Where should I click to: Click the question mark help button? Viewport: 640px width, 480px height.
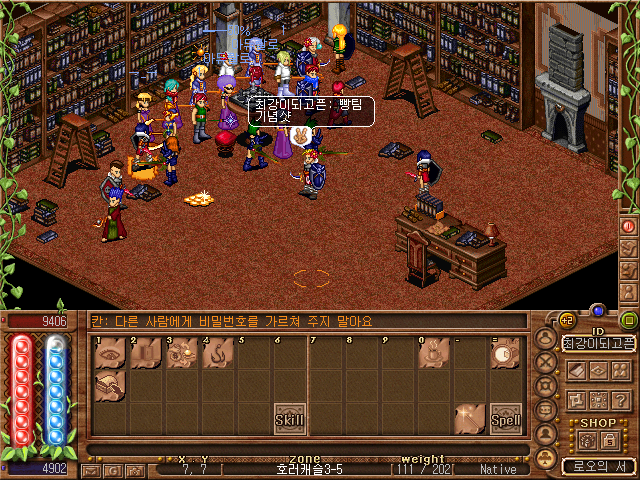(620, 400)
